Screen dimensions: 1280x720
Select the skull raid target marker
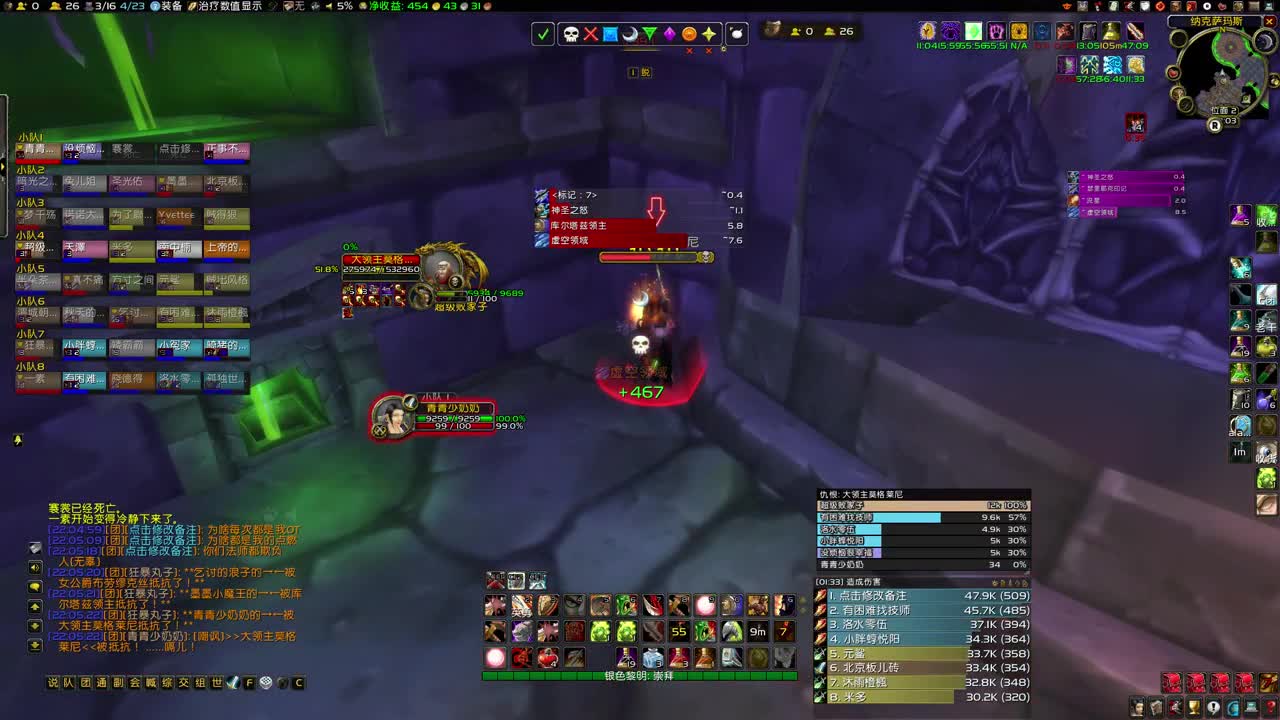(x=571, y=33)
